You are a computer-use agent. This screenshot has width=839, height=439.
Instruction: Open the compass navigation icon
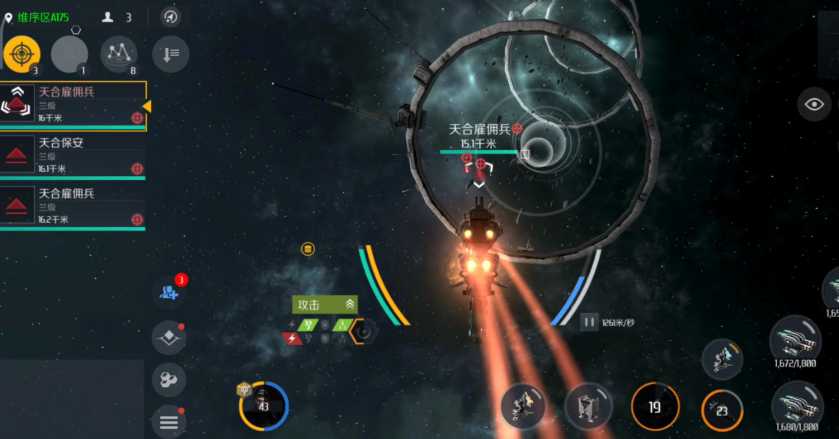pyautogui.click(x=170, y=17)
